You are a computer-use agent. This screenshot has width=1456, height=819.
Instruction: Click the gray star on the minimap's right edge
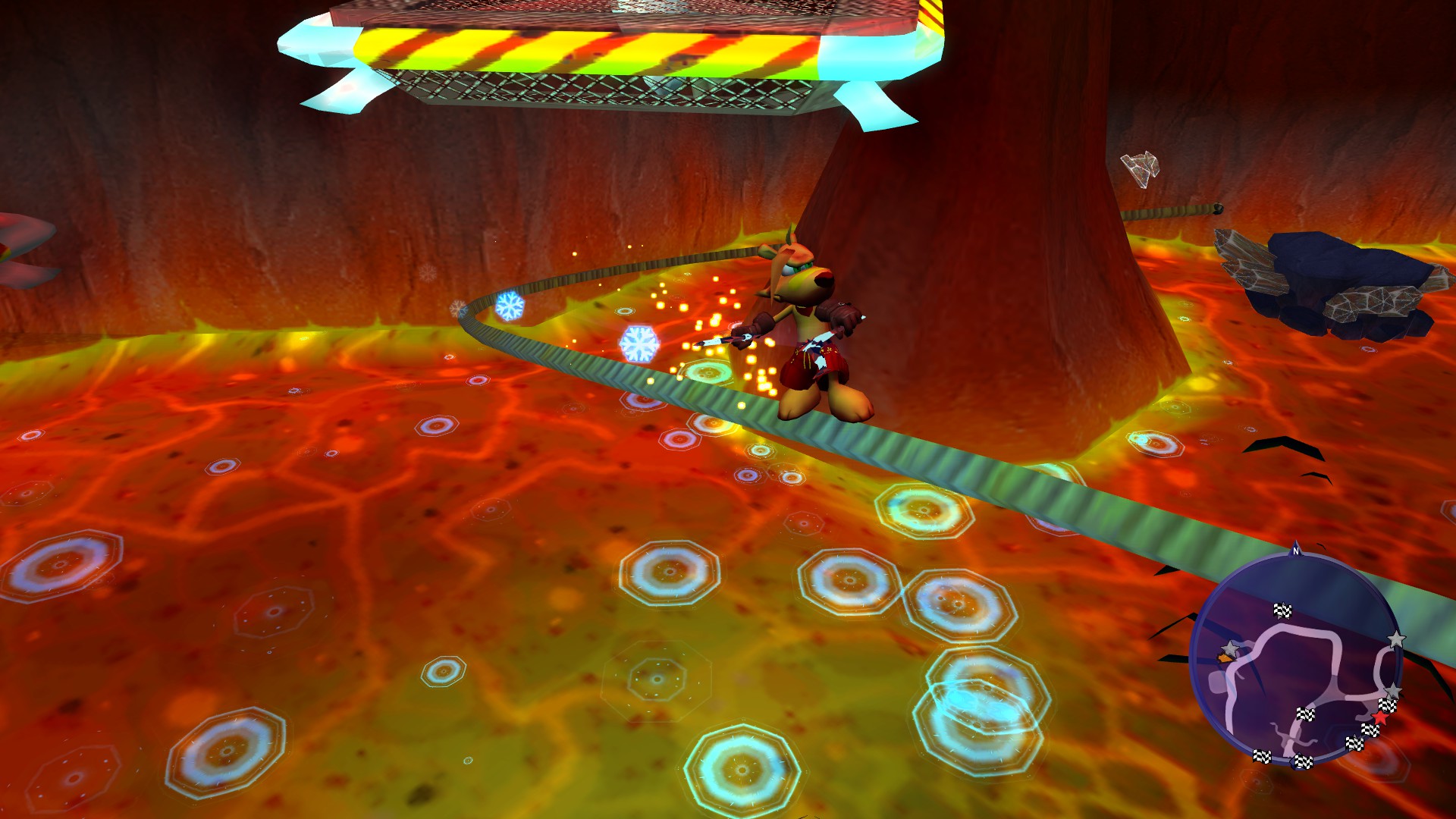click(1397, 639)
